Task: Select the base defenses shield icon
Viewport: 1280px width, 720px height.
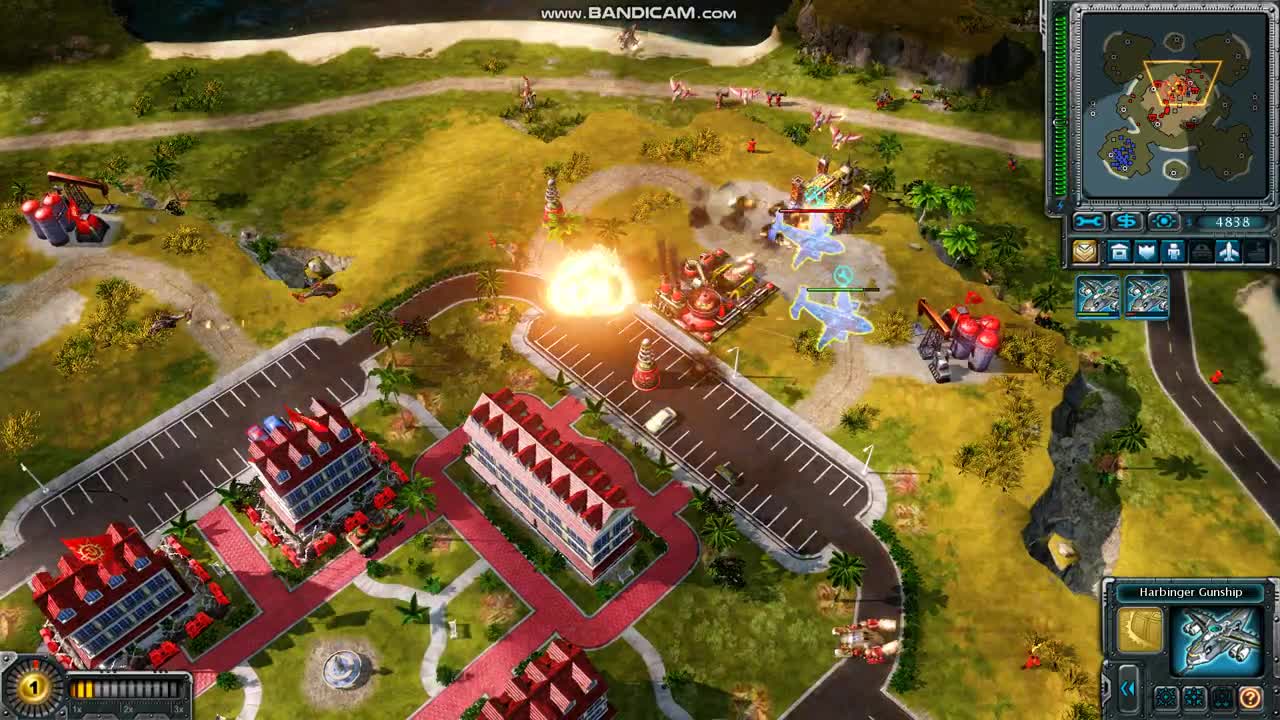Action: 1146,250
